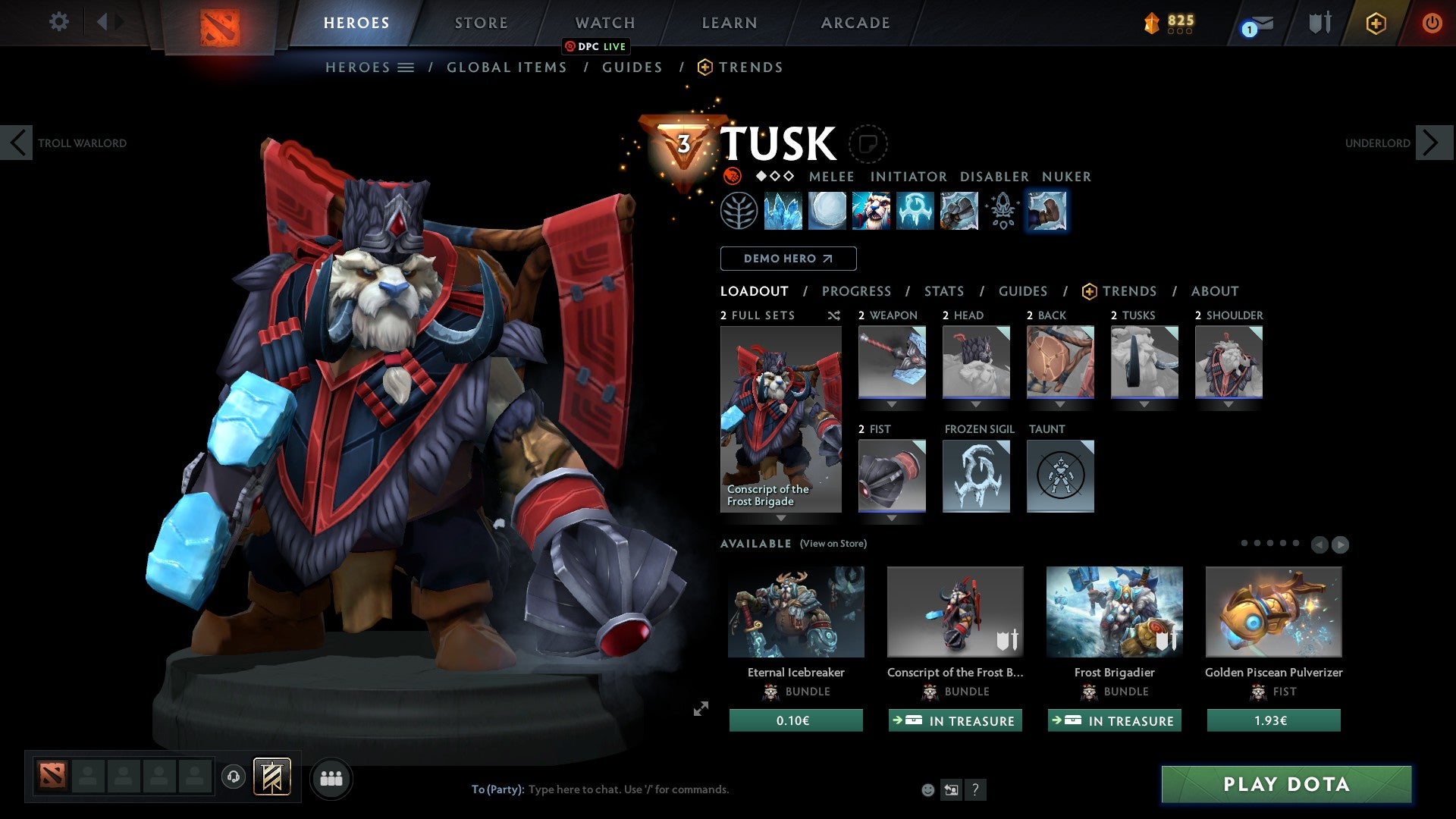Click the red power quit button

(1432, 23)
